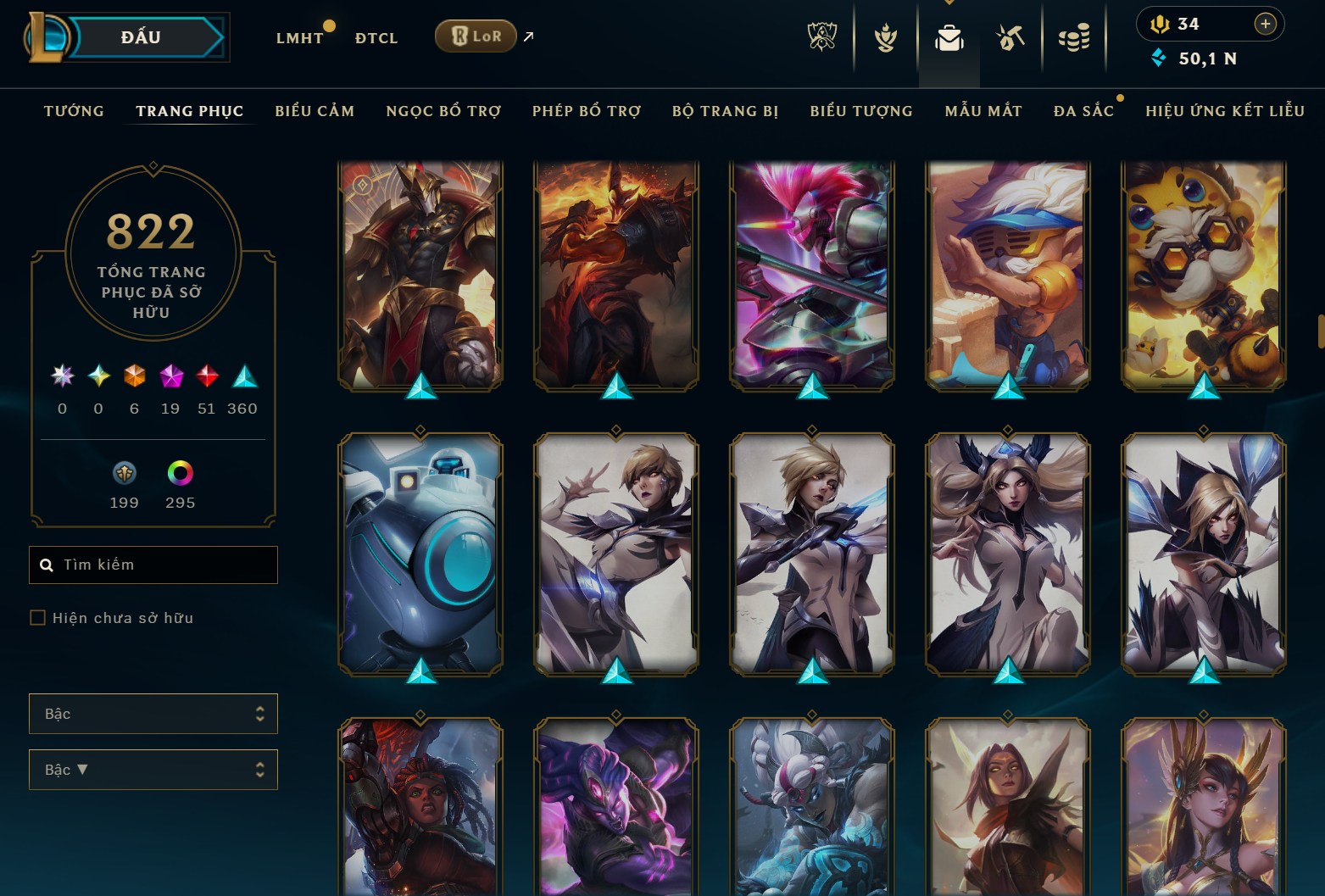1325x896 pixels.
Task: Click the ĐẤU play button
Action: coord(141,37)
